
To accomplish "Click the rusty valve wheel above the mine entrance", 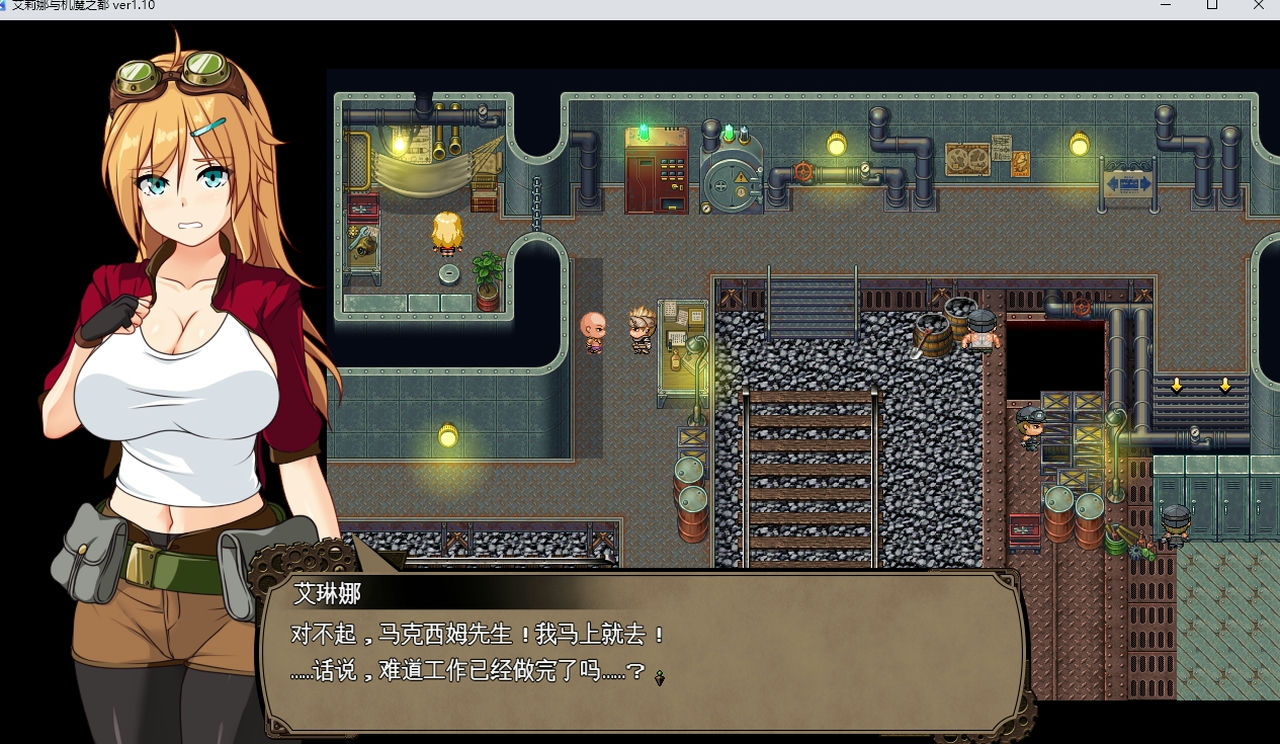I will click(1081, 306).
